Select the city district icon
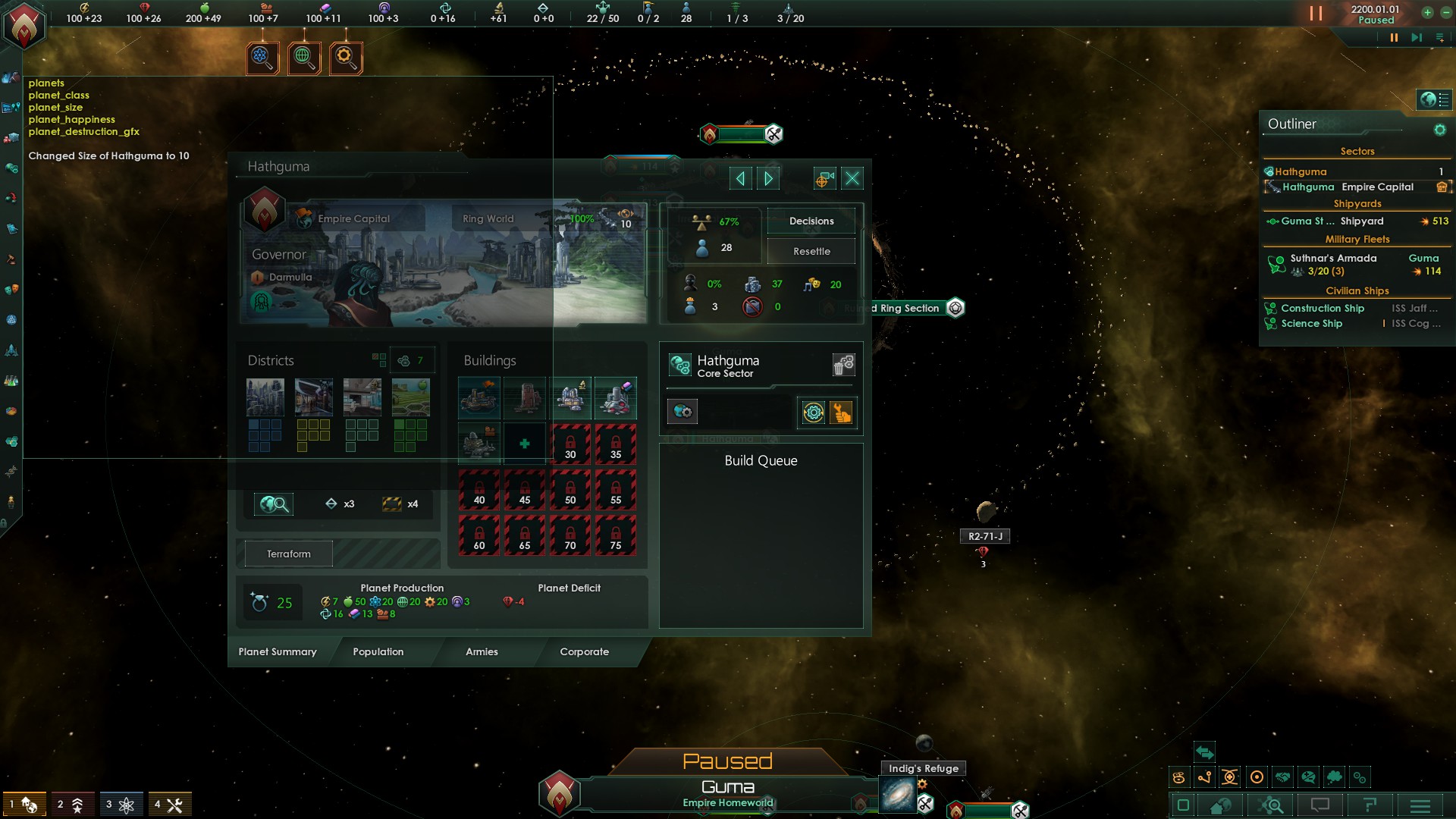1456x819 pixels. coord(265,397)
